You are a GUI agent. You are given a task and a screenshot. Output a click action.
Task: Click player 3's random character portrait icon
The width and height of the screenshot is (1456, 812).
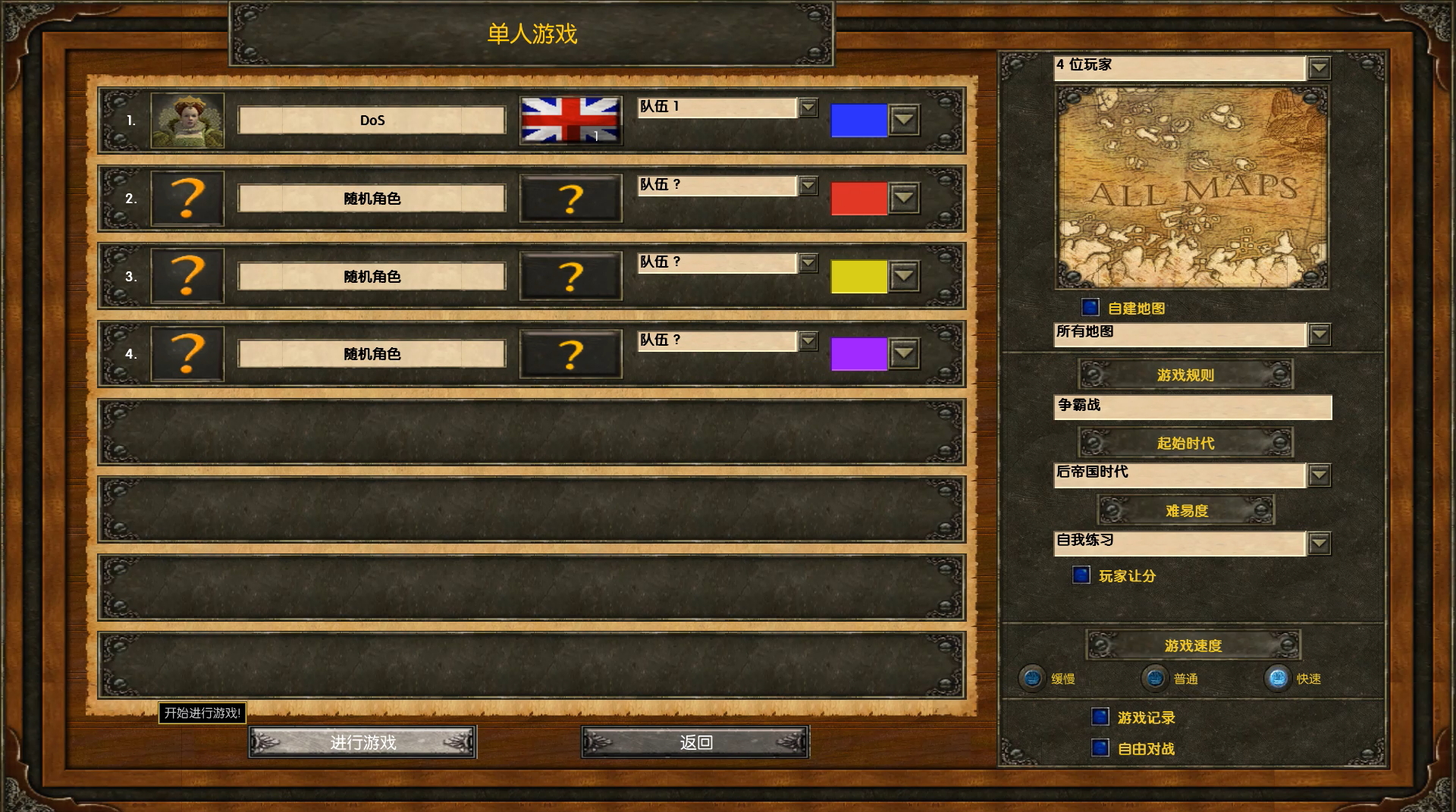pos(187,276)
